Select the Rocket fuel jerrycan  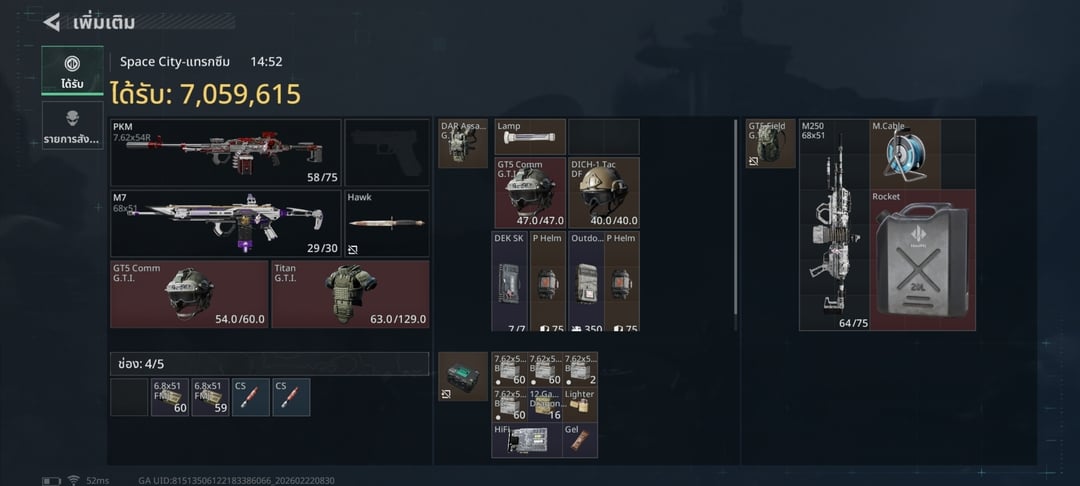tap(923, 259)
